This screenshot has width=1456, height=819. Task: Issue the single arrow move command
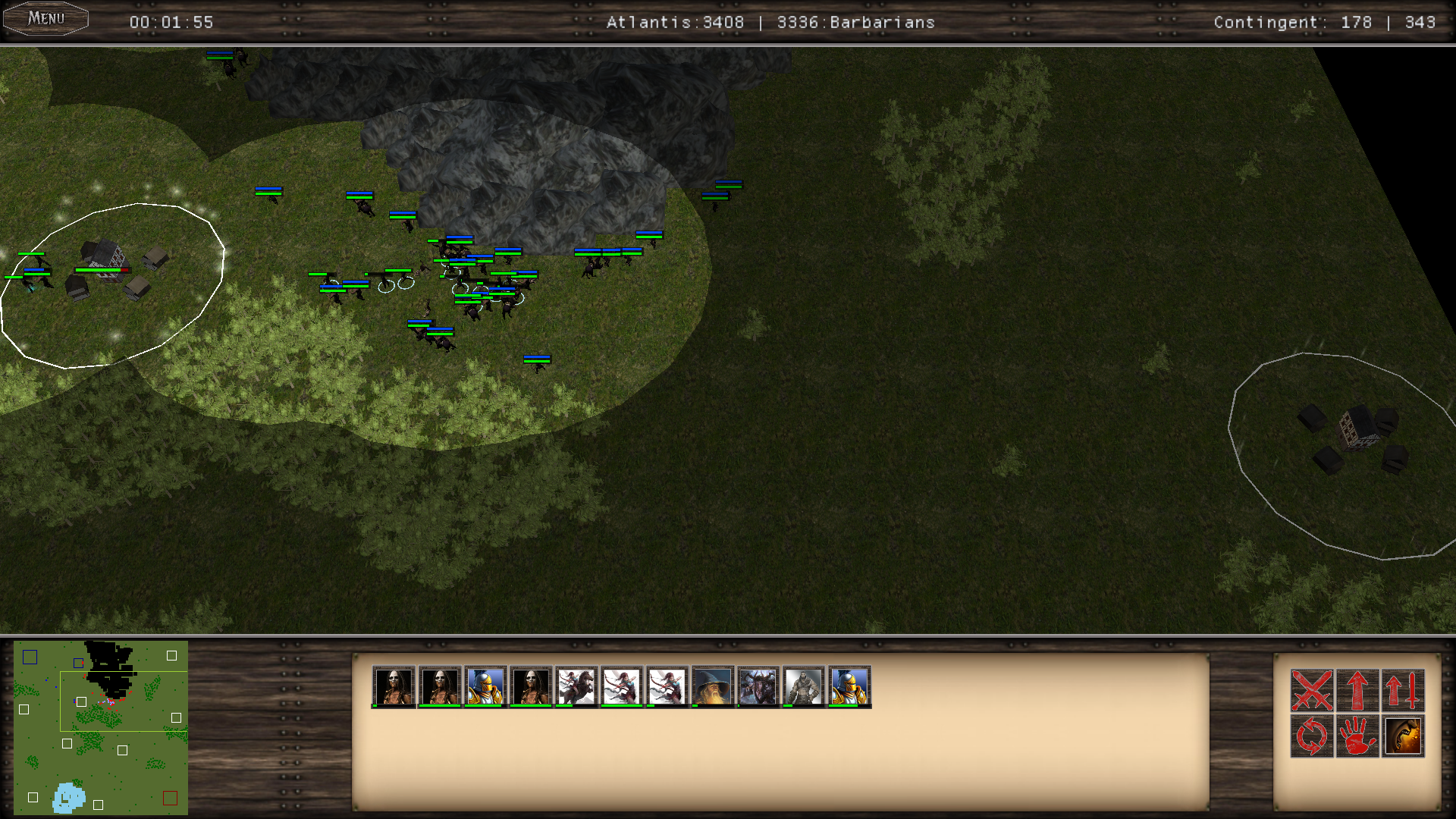(1357, 690)
